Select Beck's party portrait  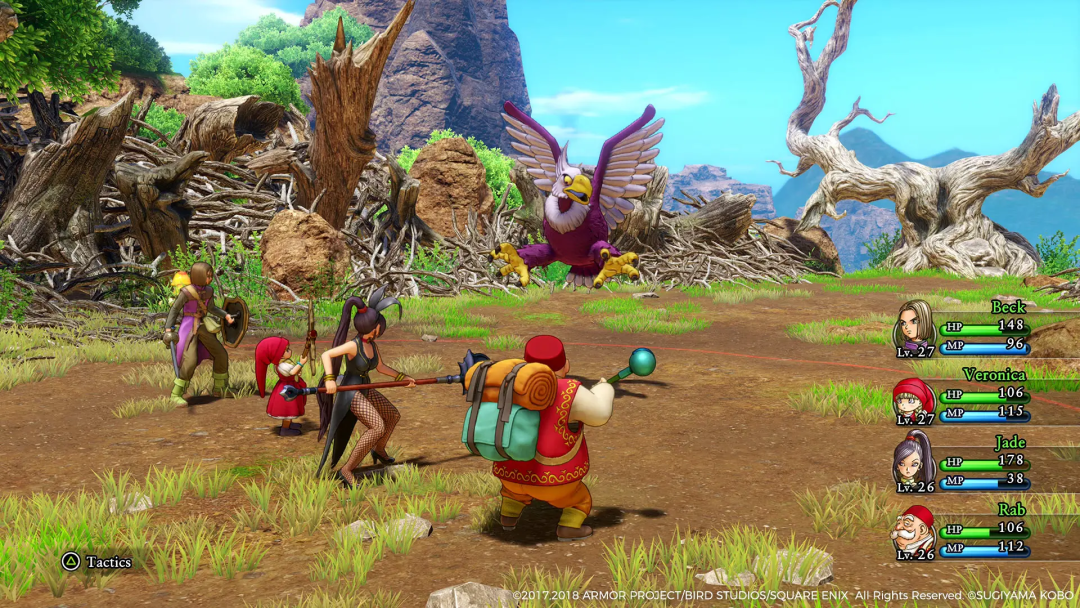point(914,324)
